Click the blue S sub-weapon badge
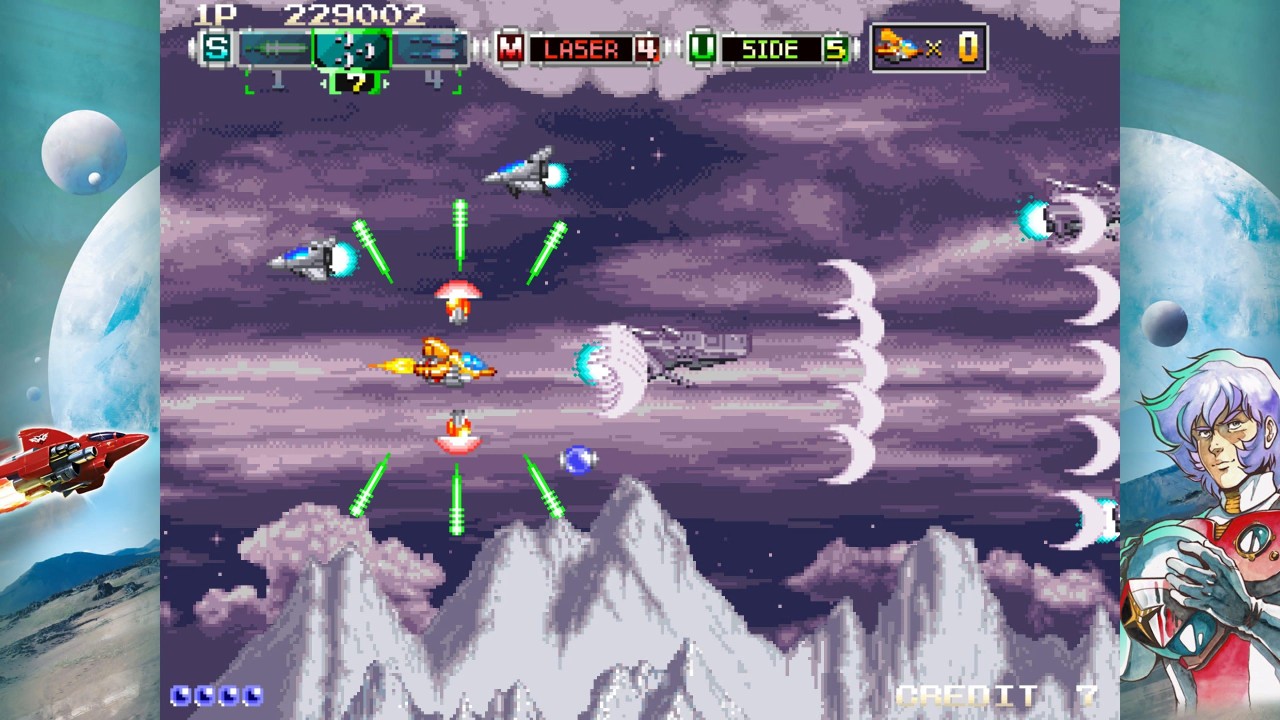1280x720 pixels. click(215, 48)
